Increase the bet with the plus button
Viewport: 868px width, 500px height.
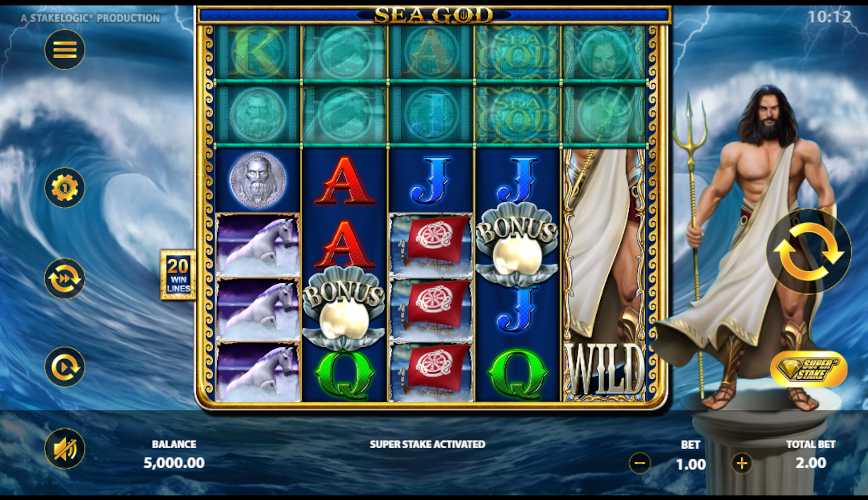741,463
